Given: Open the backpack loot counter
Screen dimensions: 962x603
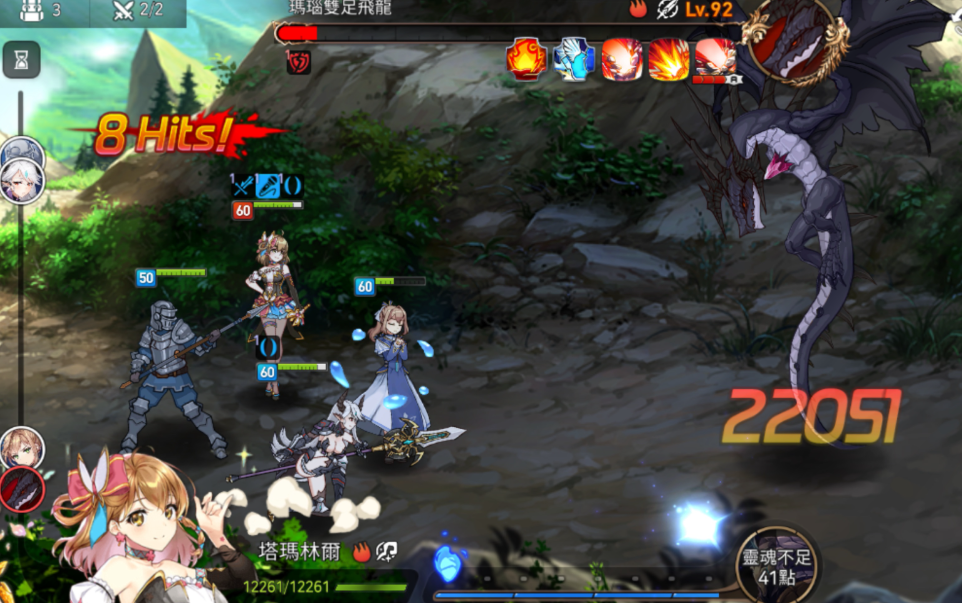Looking at the screenshot, I should 41,11.
